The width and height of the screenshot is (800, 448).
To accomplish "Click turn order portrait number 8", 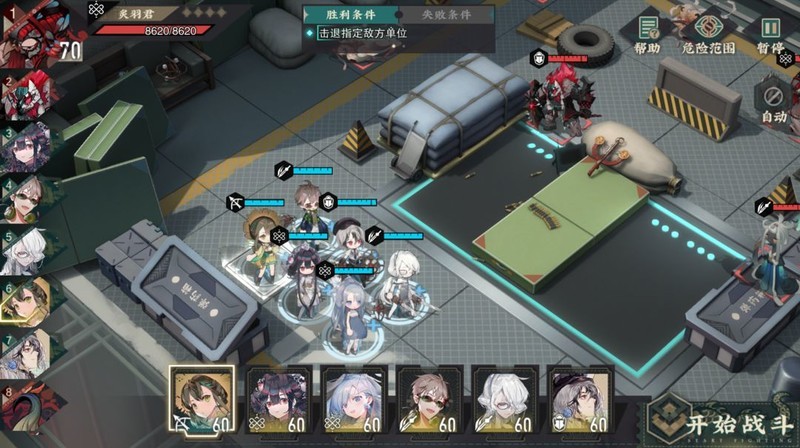I will (x=25, y=407).
